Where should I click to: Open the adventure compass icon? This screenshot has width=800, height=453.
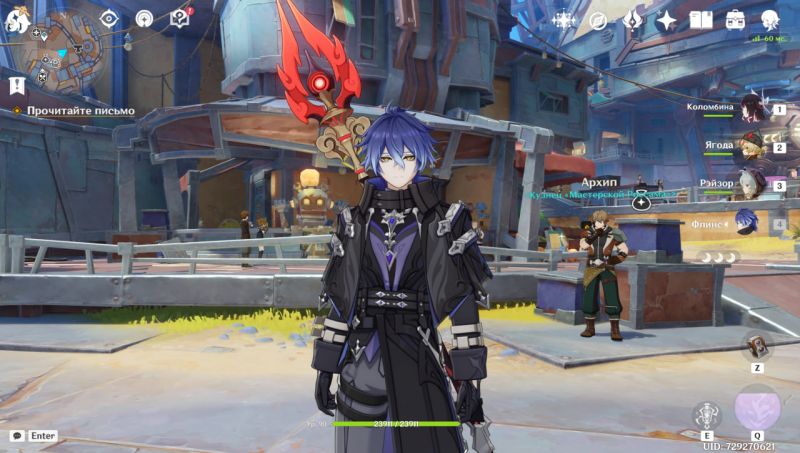[598, 20]
